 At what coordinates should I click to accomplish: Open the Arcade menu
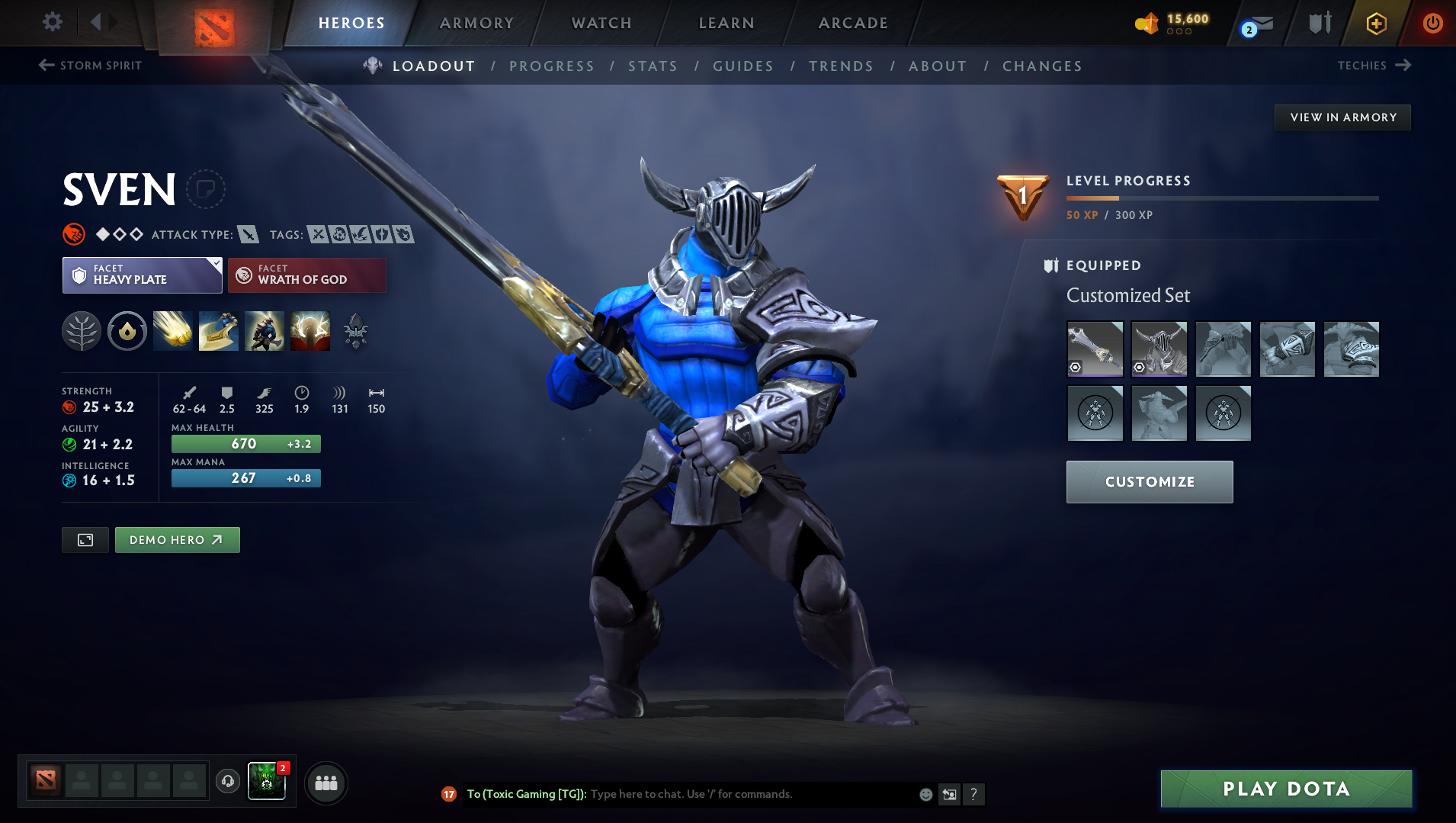coord(852,23)
